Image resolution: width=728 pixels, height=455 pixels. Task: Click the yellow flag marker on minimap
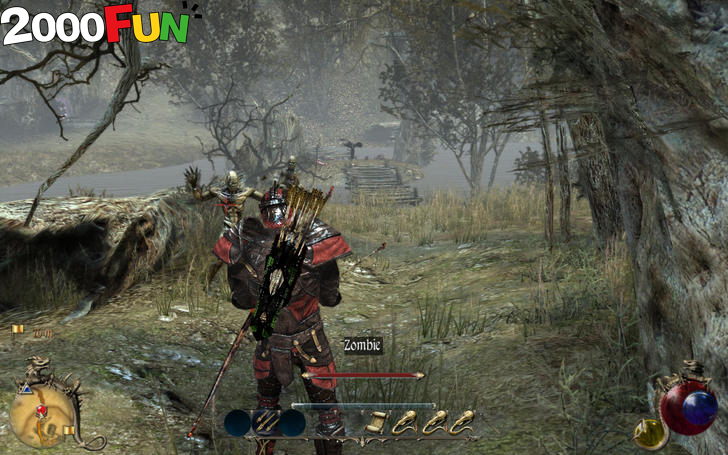(68, 431)
